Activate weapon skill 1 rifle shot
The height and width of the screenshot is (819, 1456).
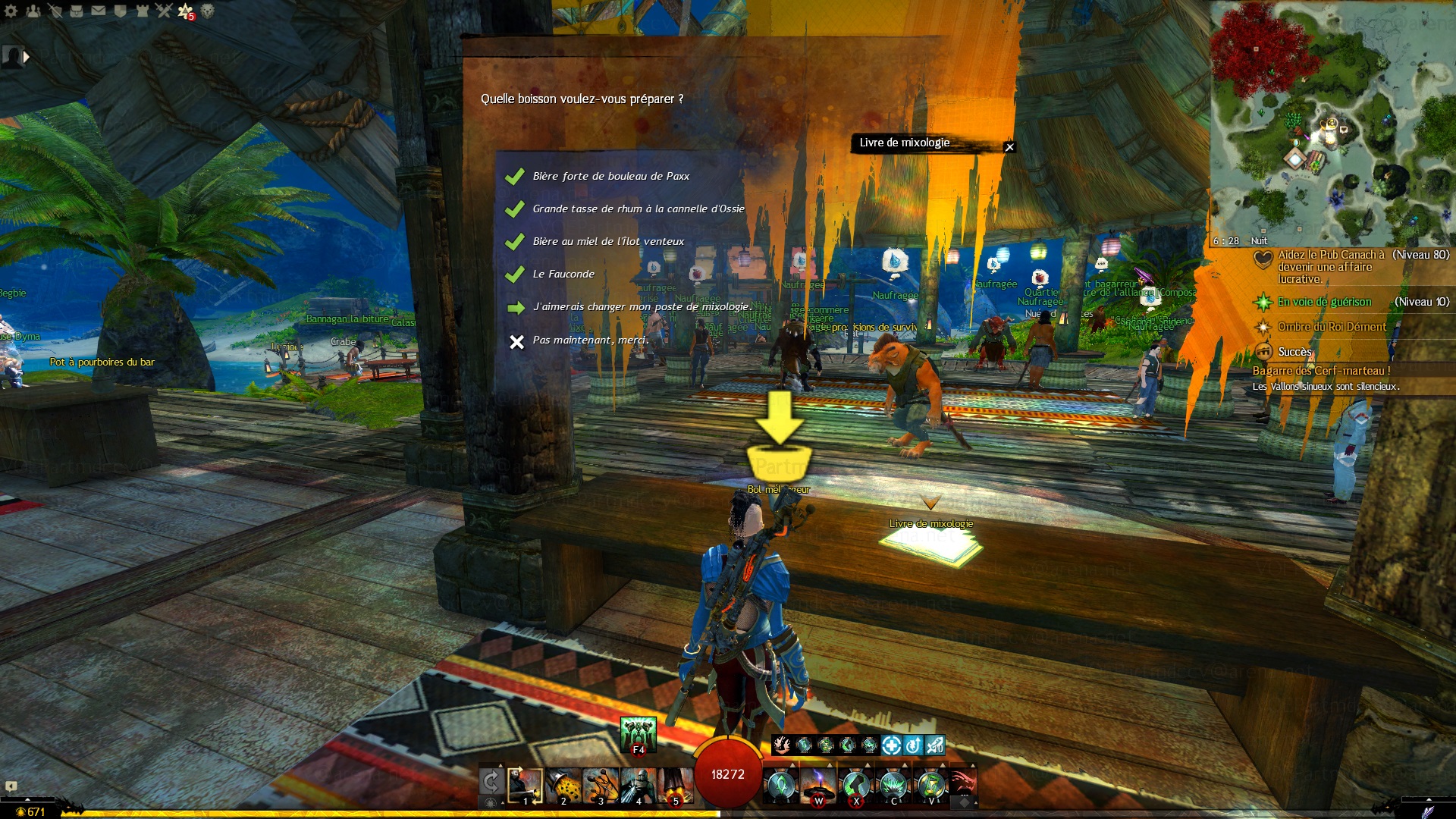tap(526, 786)
